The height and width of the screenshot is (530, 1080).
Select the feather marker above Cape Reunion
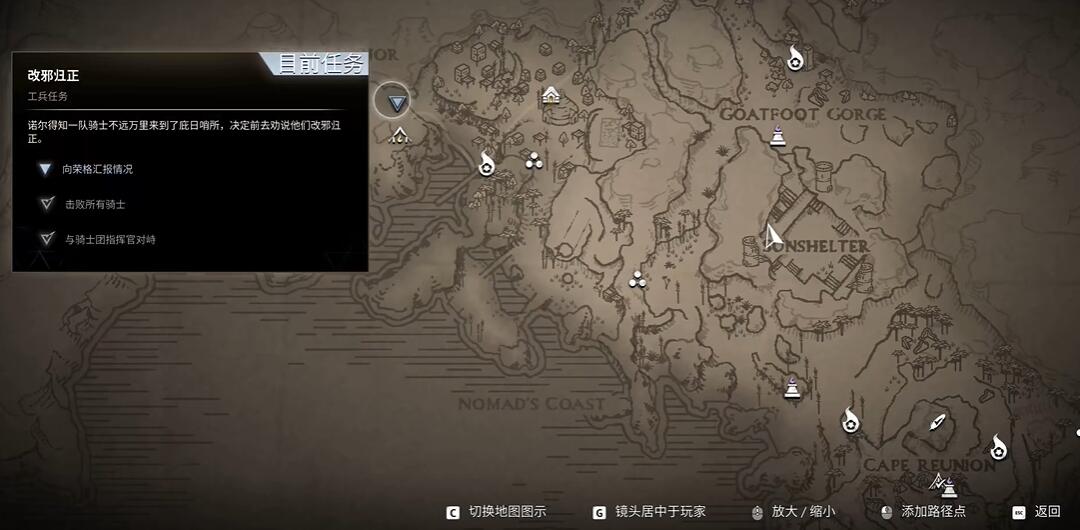(x=937, y=423)
